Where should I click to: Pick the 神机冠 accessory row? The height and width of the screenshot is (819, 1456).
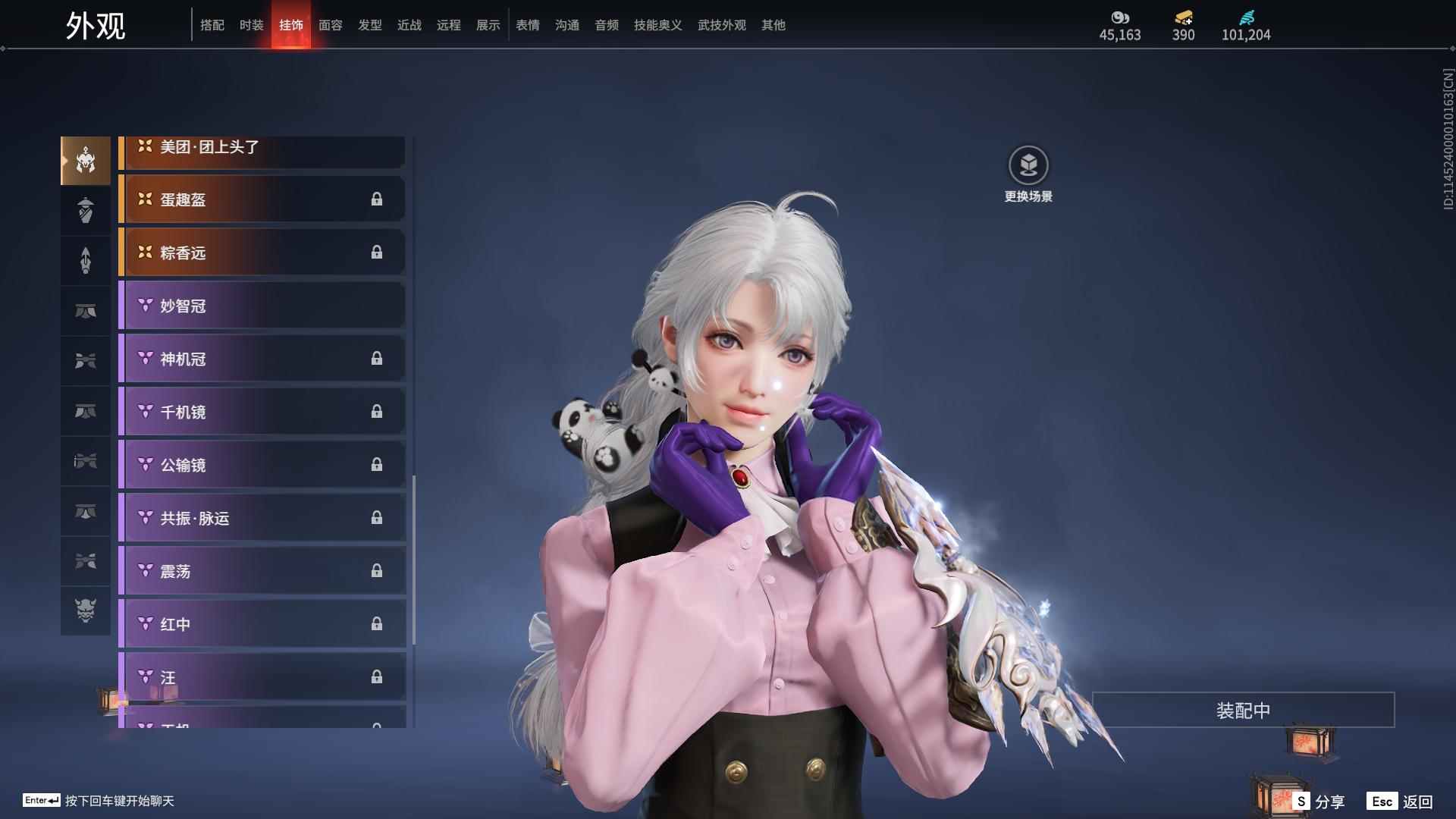[262, 359]
